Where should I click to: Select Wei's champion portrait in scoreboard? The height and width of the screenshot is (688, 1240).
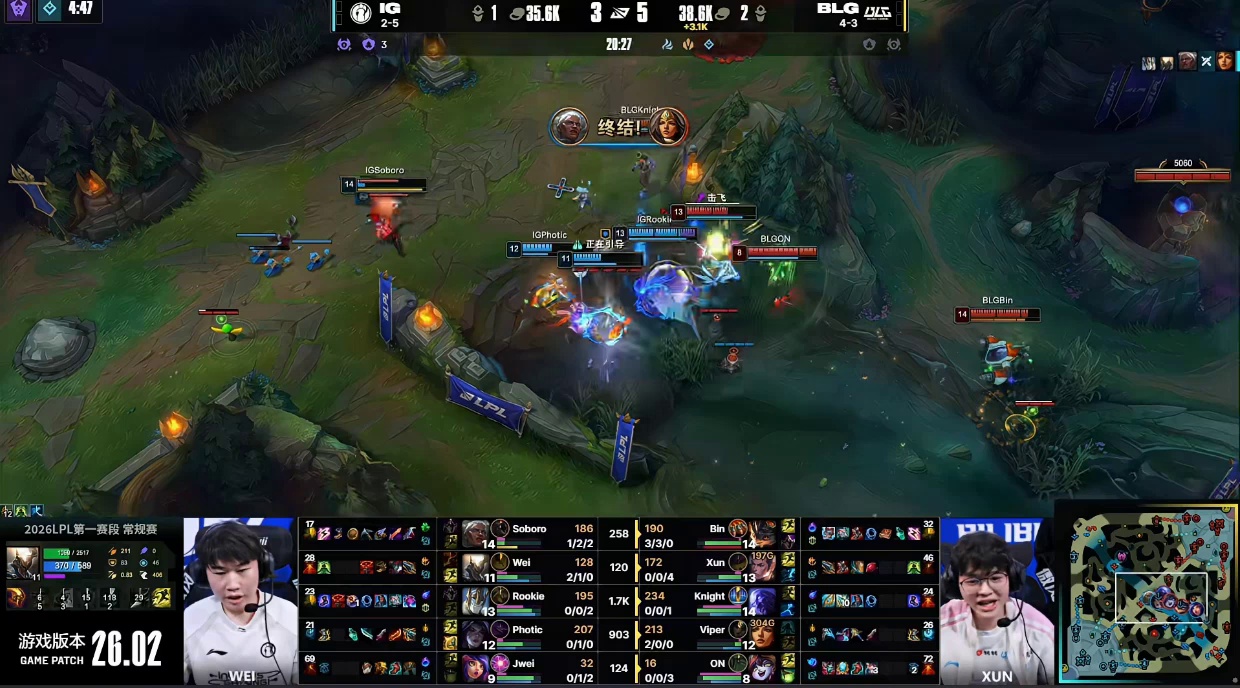pos(477,567)
